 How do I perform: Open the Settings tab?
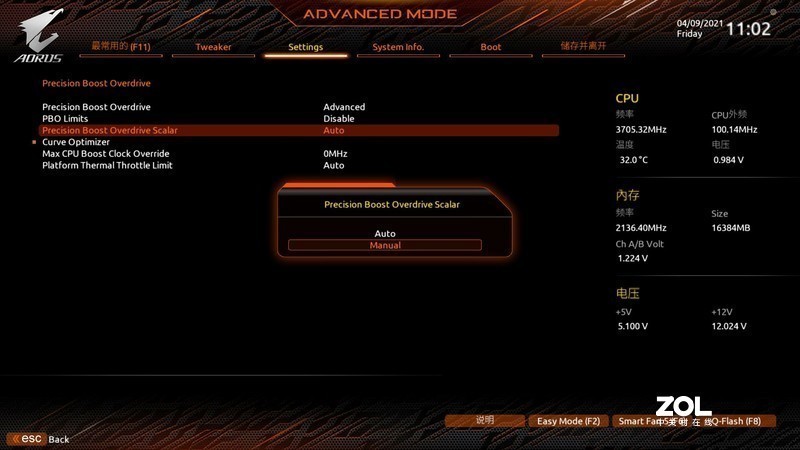pyautogui.click(x=306, y=47)
